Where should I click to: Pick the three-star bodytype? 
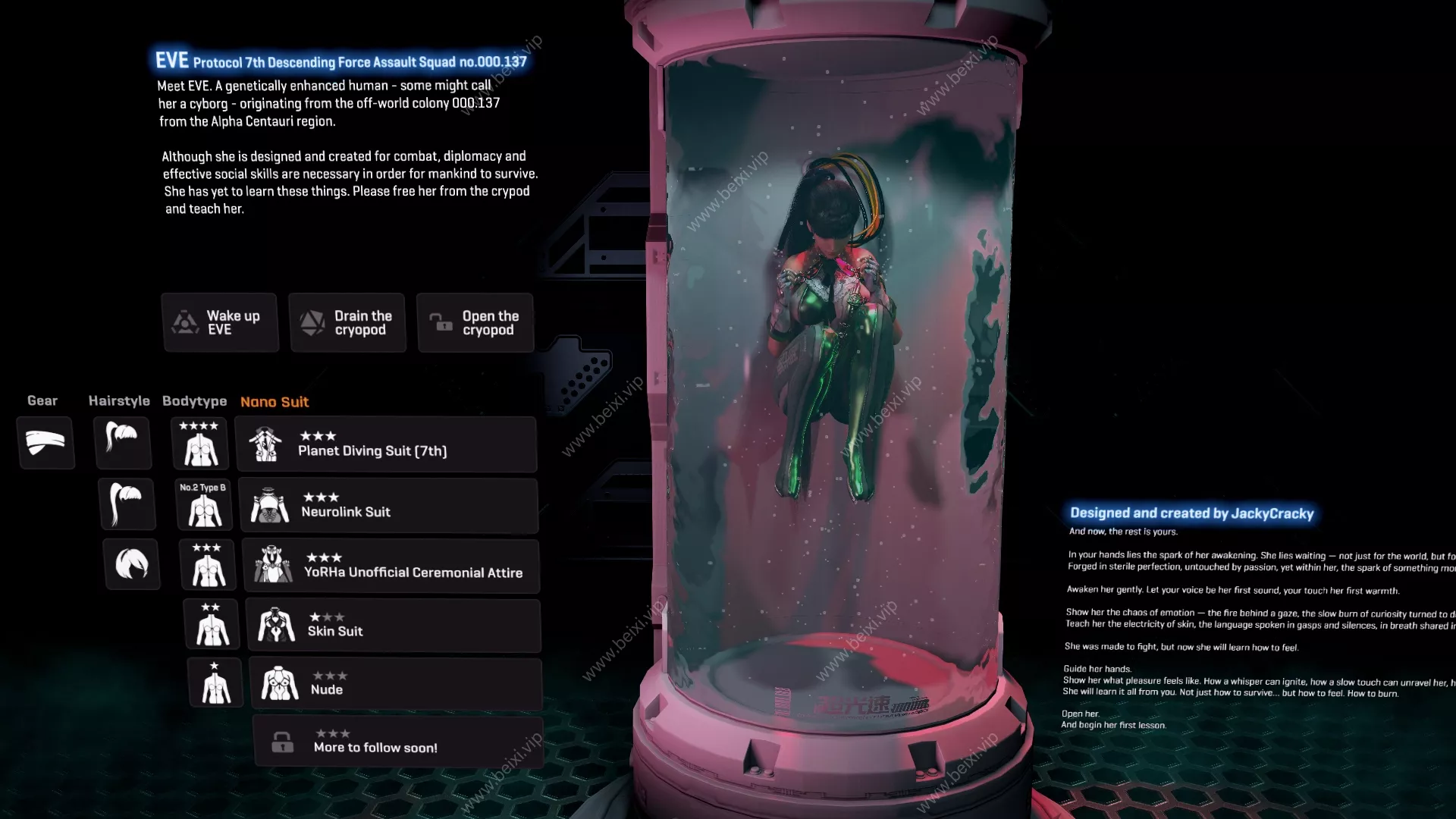pos(208,565)
